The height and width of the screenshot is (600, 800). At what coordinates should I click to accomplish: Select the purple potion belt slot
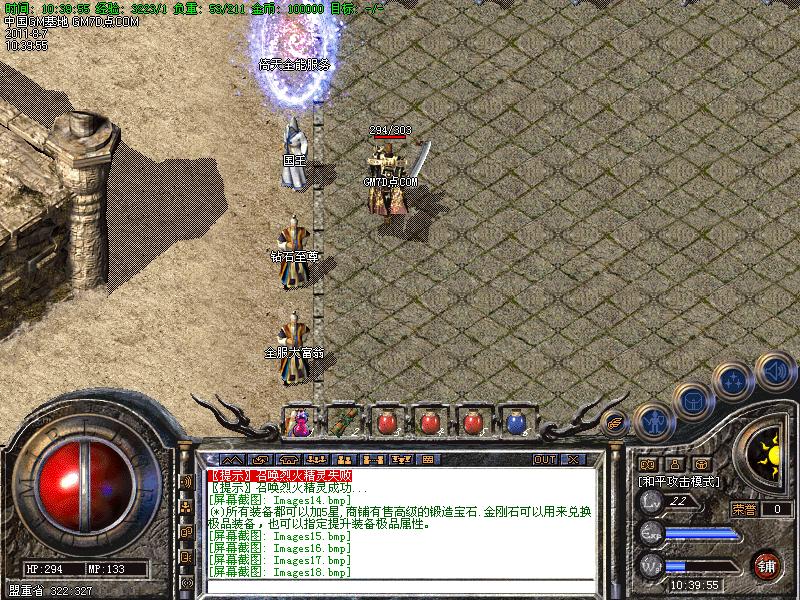(299, 423)
